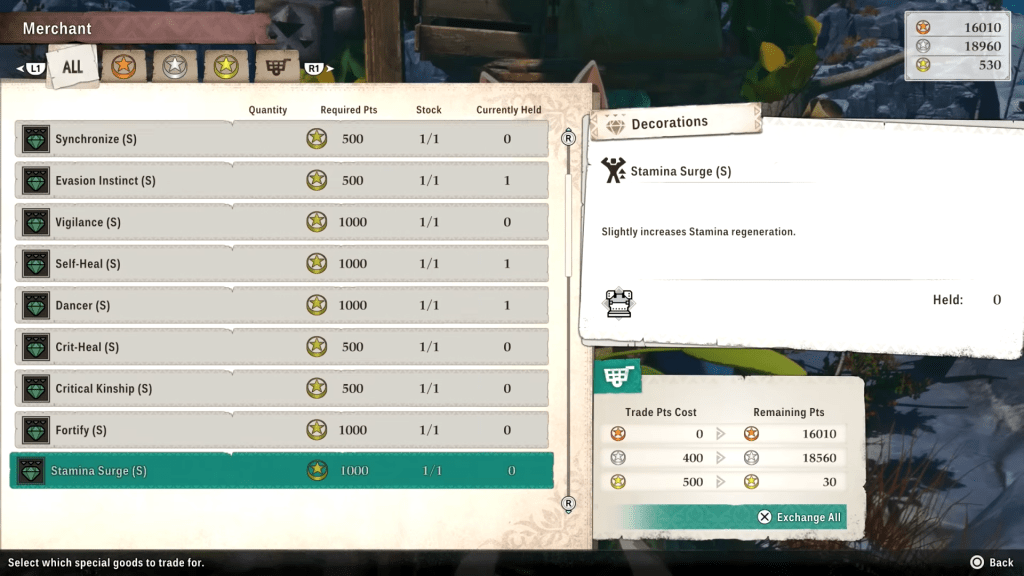Choose the Crit-Heal (S) decoration
Viewport: 1024px width, 576px height.
[281, 347]
